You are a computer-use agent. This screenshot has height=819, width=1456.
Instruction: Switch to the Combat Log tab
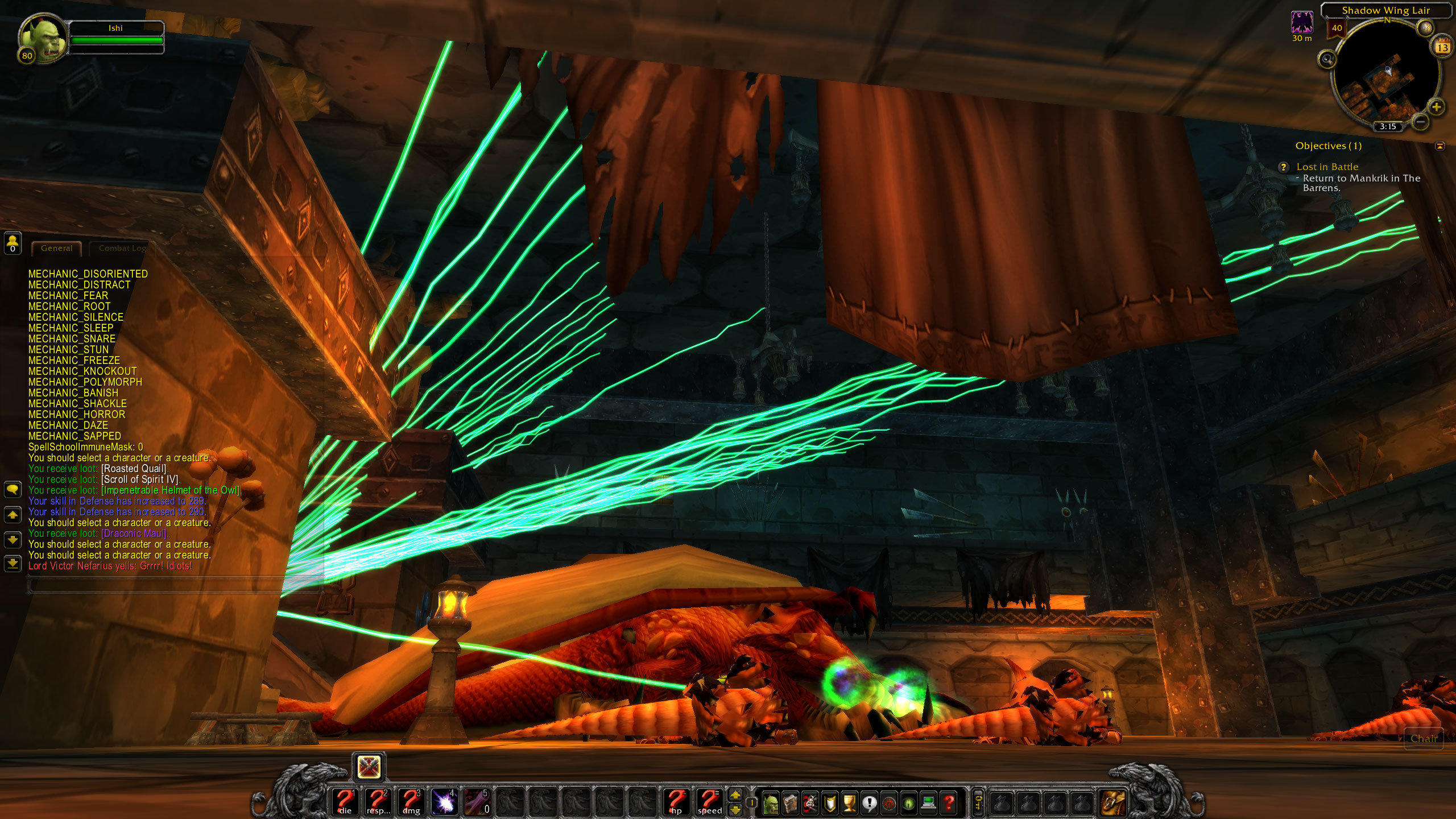tap(122, 248)
